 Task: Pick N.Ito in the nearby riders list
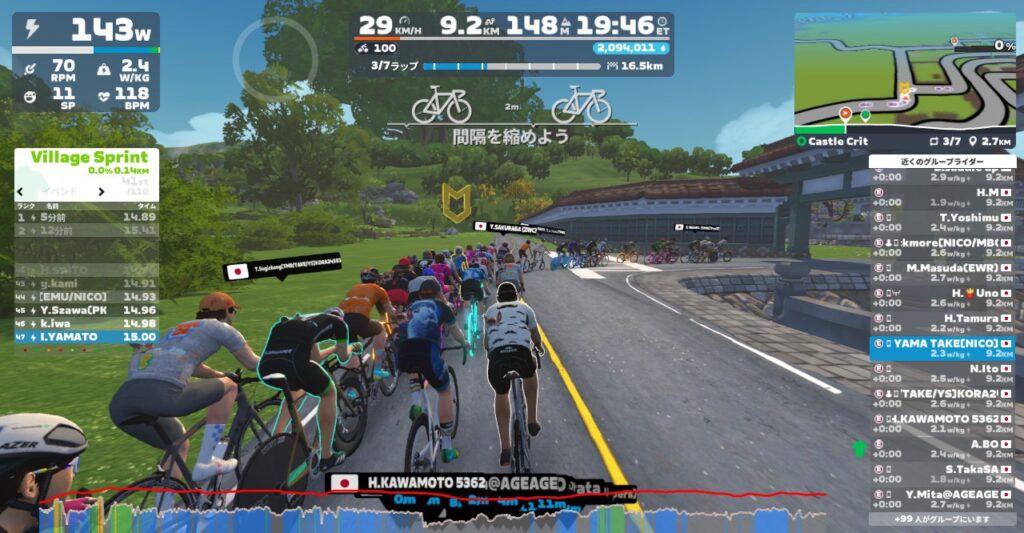[x=942, y=373]
